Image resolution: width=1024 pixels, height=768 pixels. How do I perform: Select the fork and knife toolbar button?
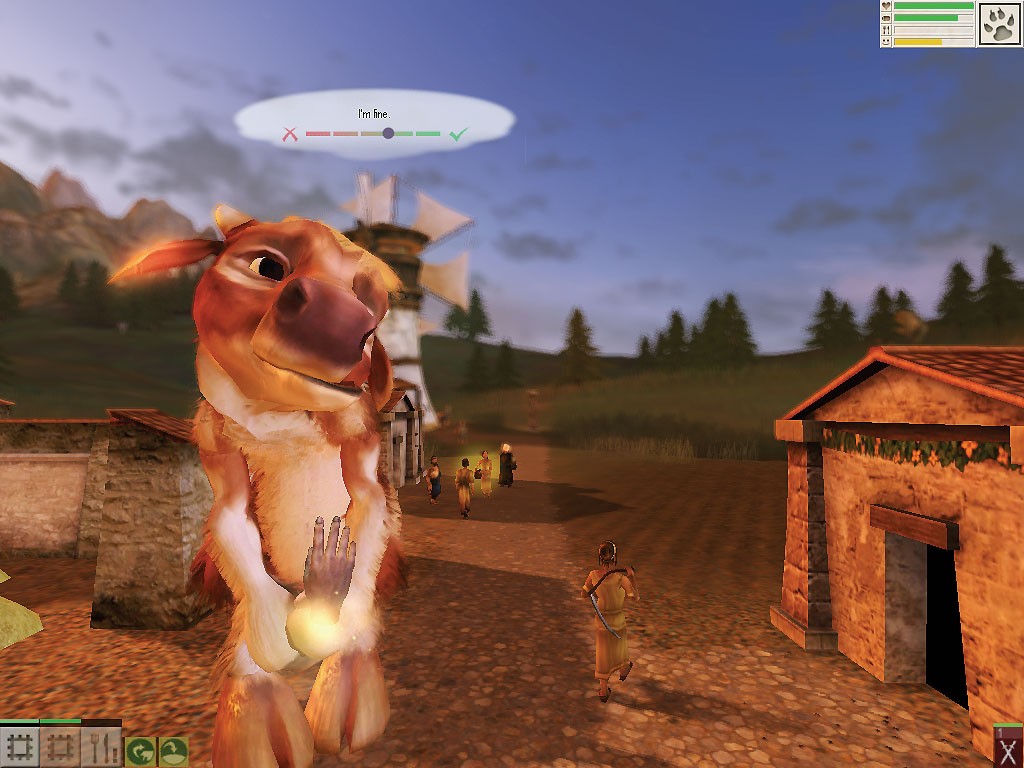(x=101, y=748)
